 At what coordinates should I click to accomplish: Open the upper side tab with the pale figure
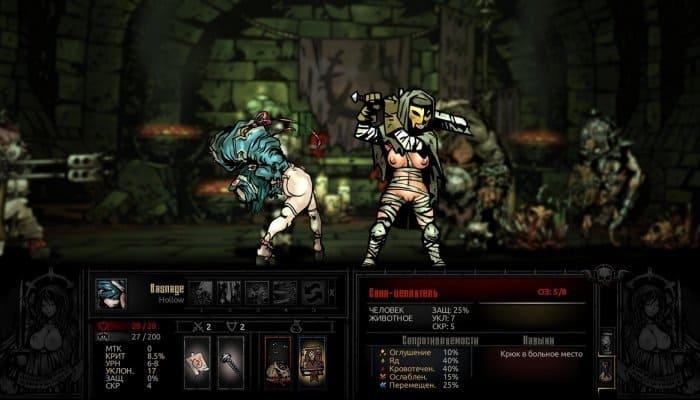point(607,342)
